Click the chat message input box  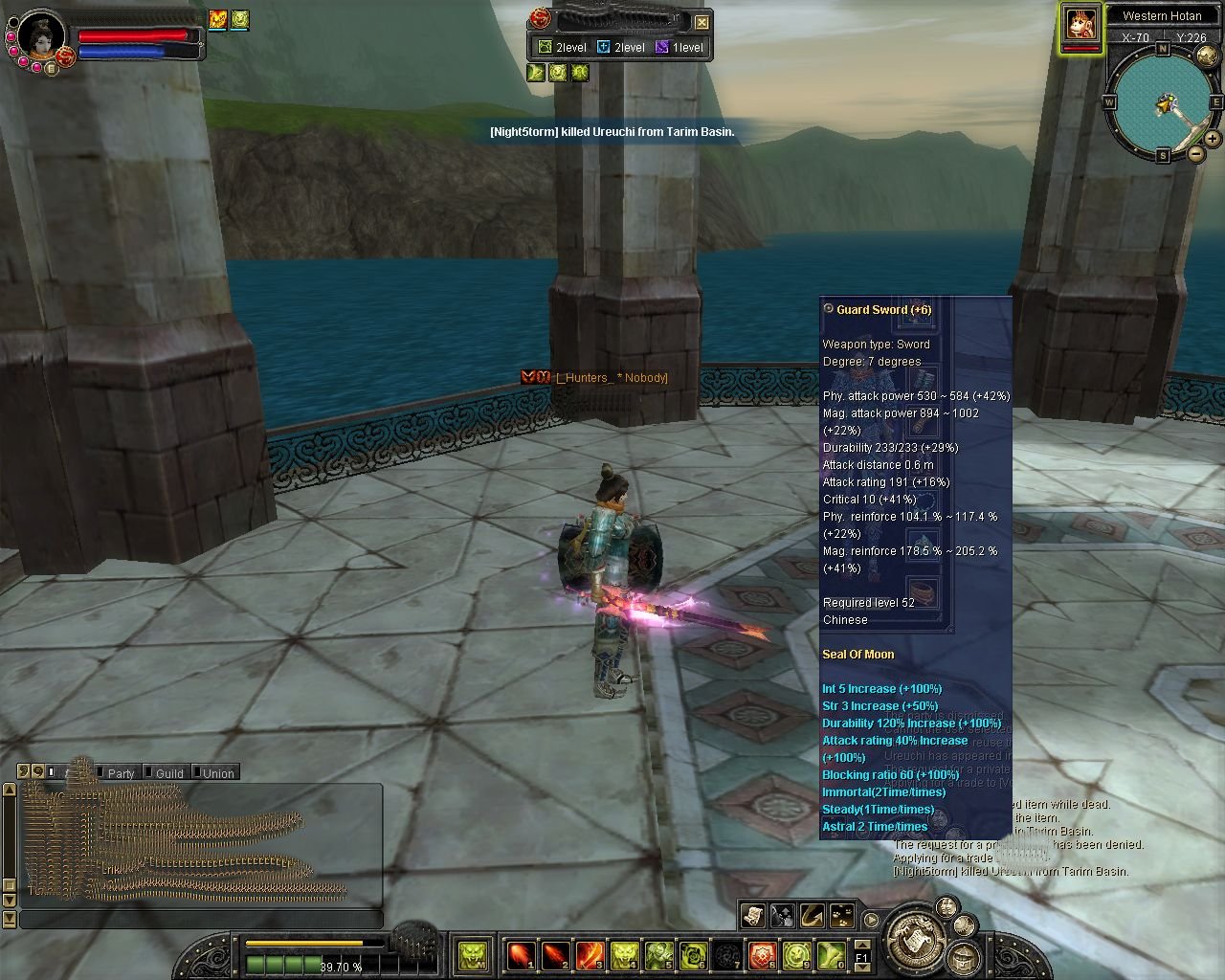(x=201, y=920)
